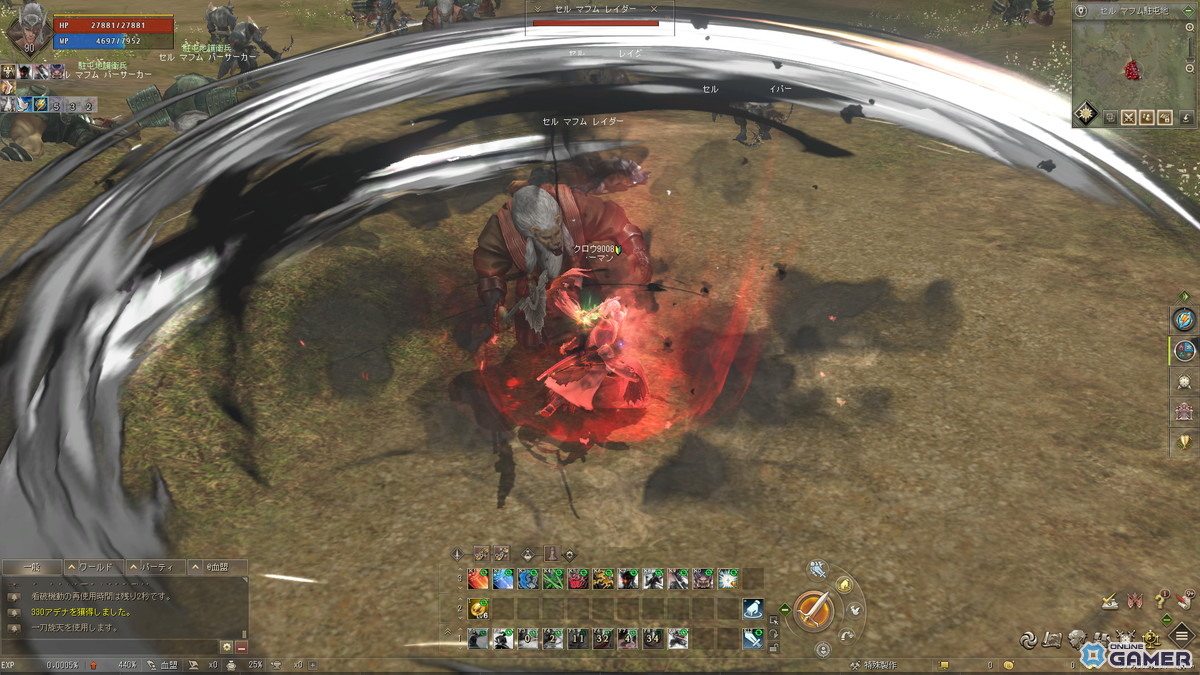This screenshot has width=1200, height=675.
Task: Trigger the green slash skill icon
Action: (x=527, y=578)
